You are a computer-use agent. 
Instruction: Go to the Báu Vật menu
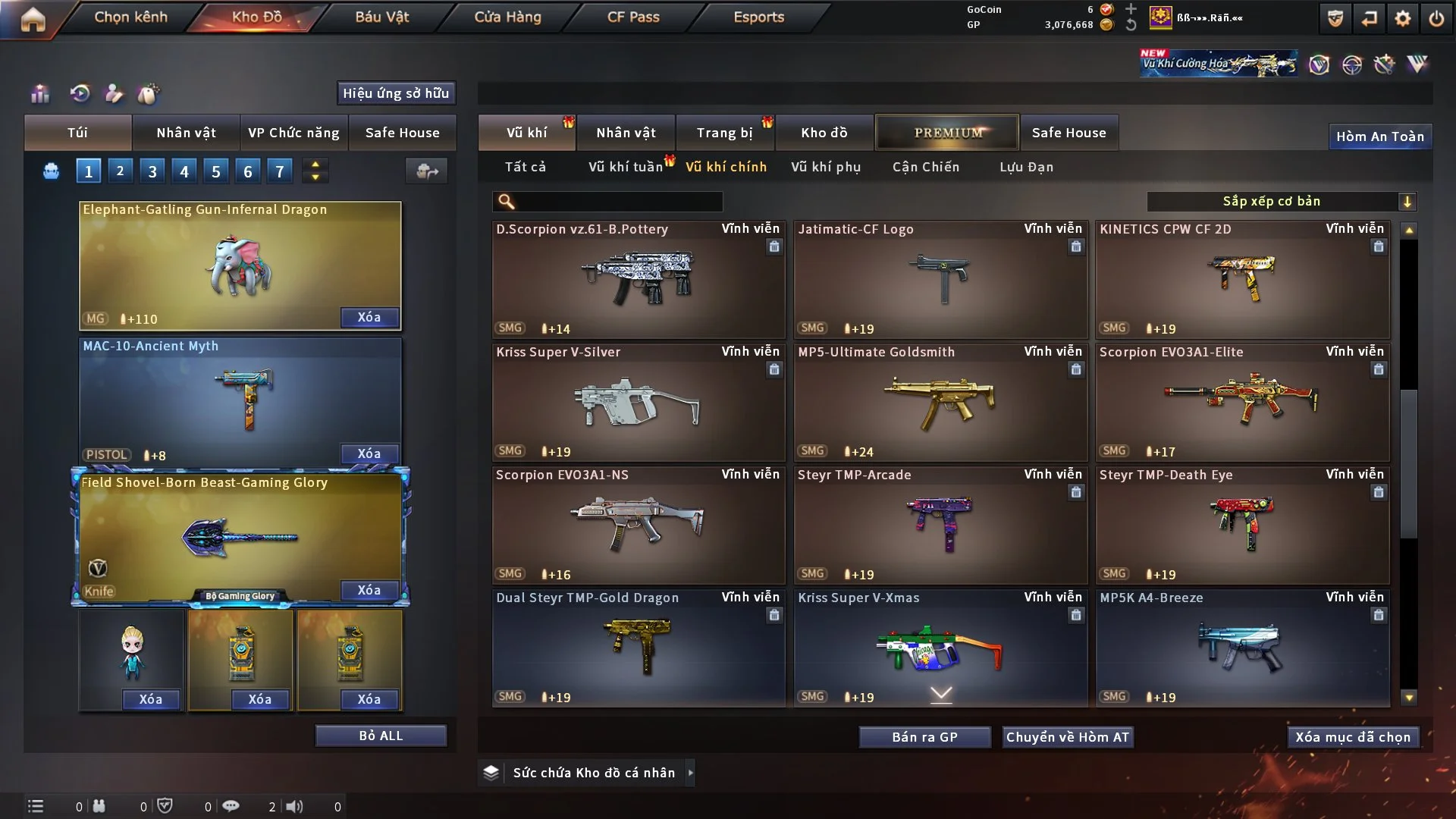point(381,17)
